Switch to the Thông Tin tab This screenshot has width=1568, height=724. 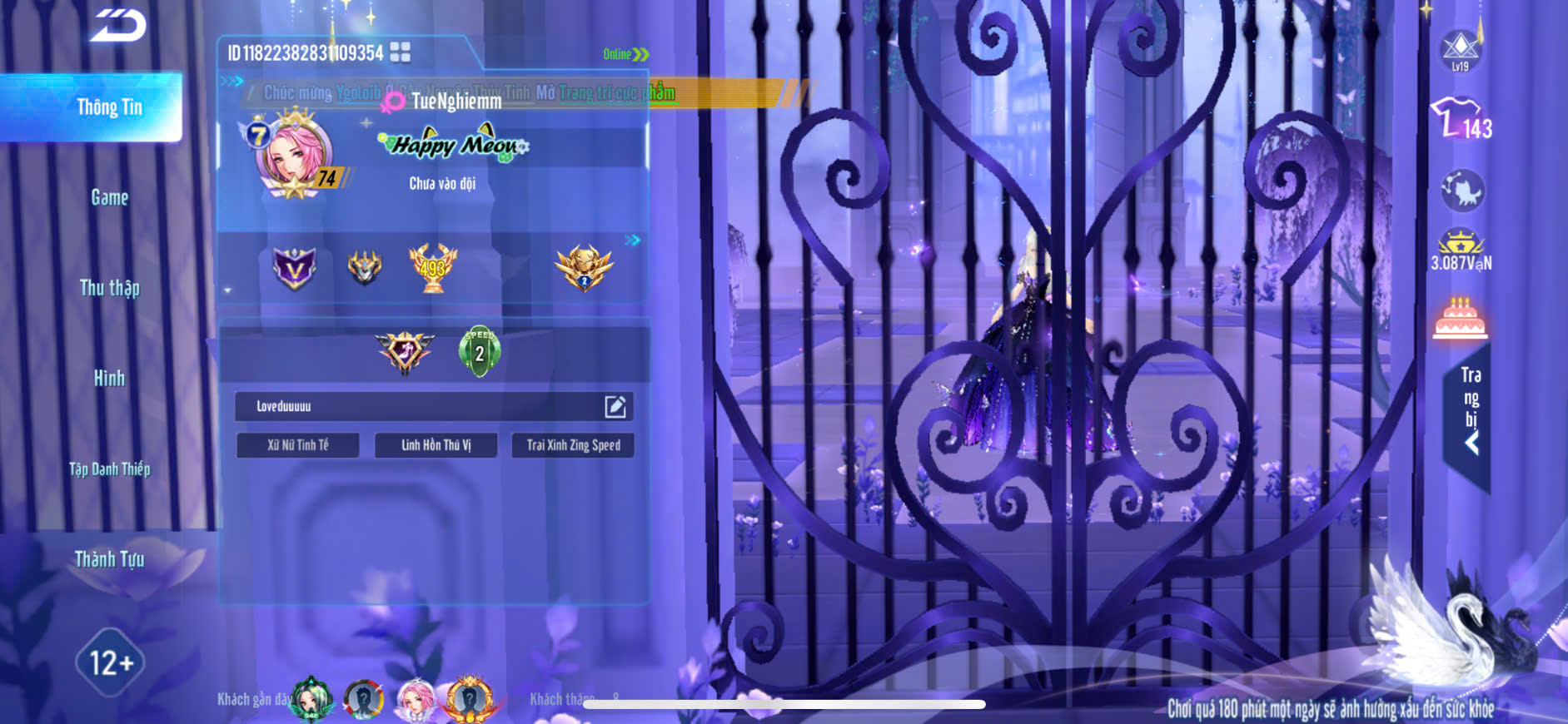(x=109, y=107)
